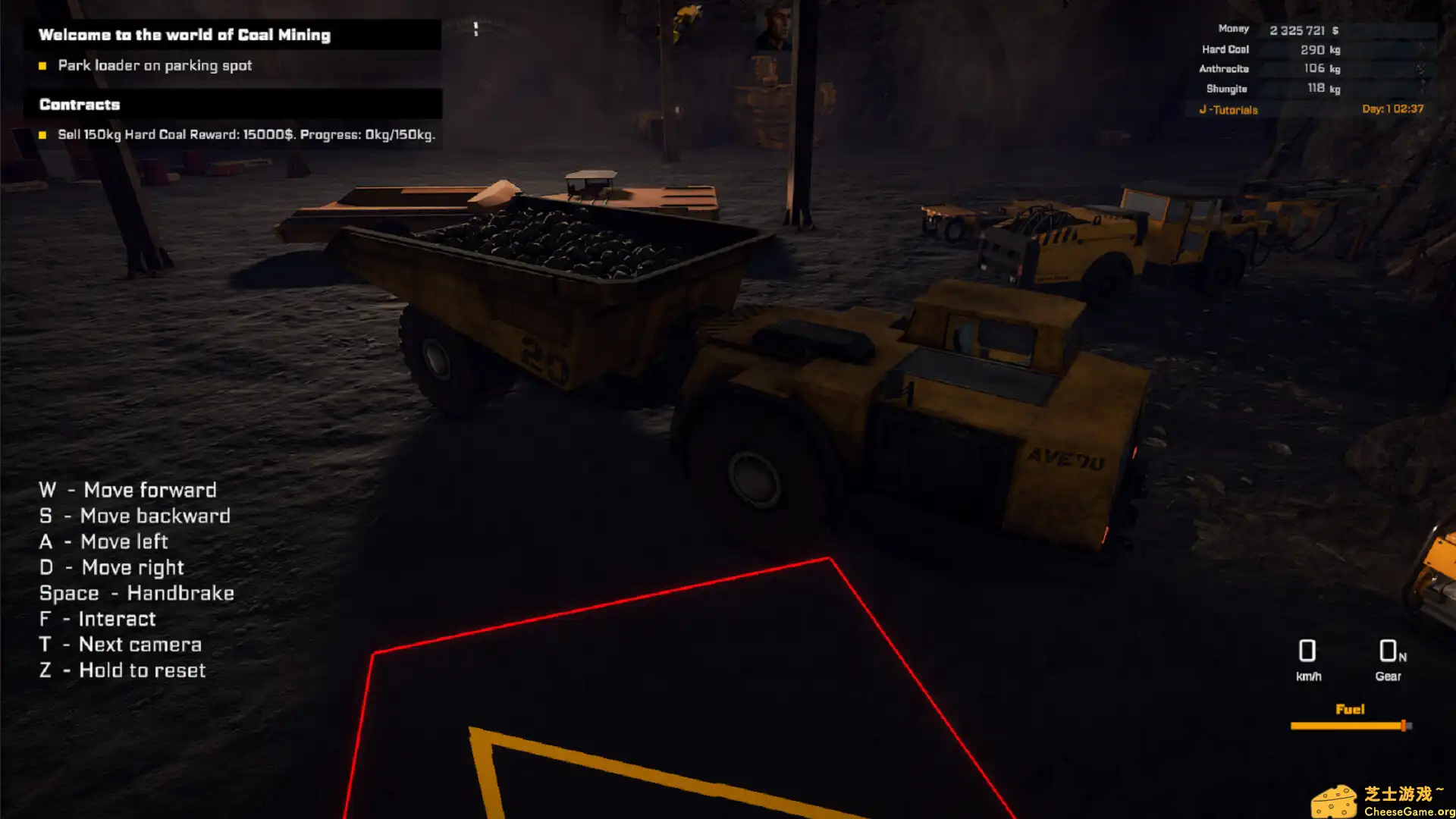Screen dimensions: 1456x819
Task: Toggle the J-Tutorials prompt
Action: pyautogui.click(x=1228, y=109)
